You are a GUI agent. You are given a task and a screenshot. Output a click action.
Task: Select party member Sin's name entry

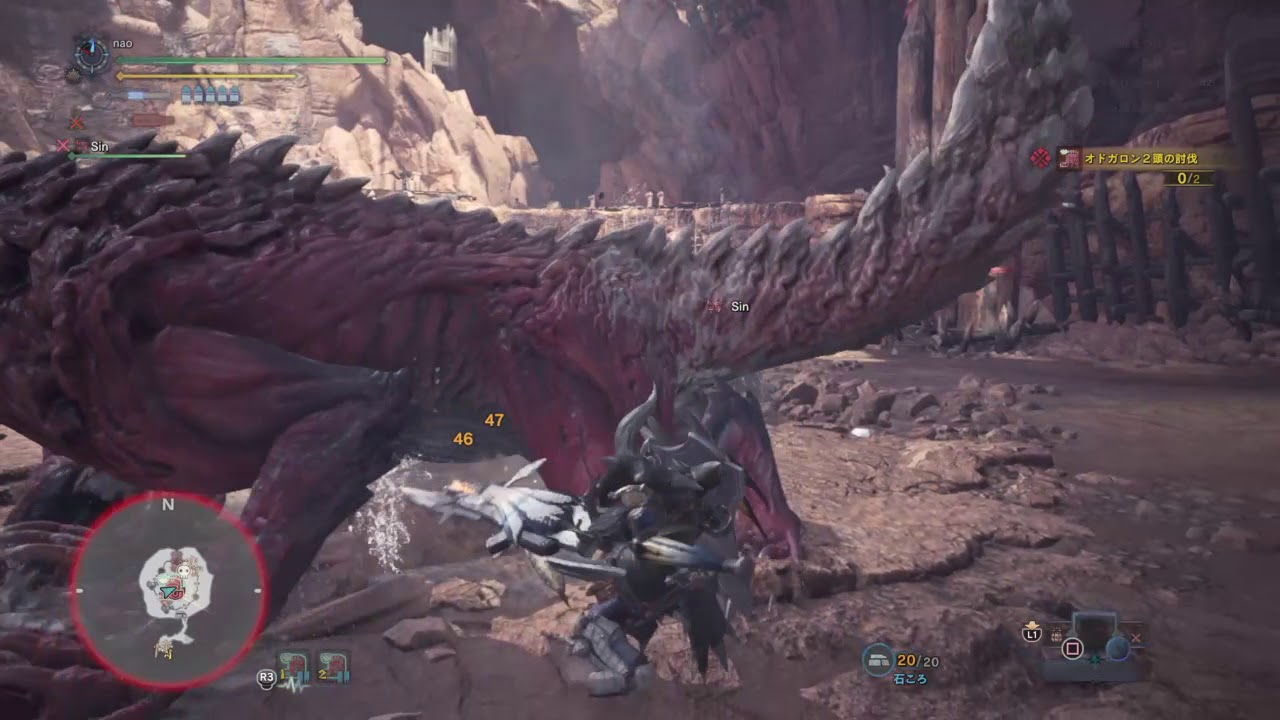99,146
